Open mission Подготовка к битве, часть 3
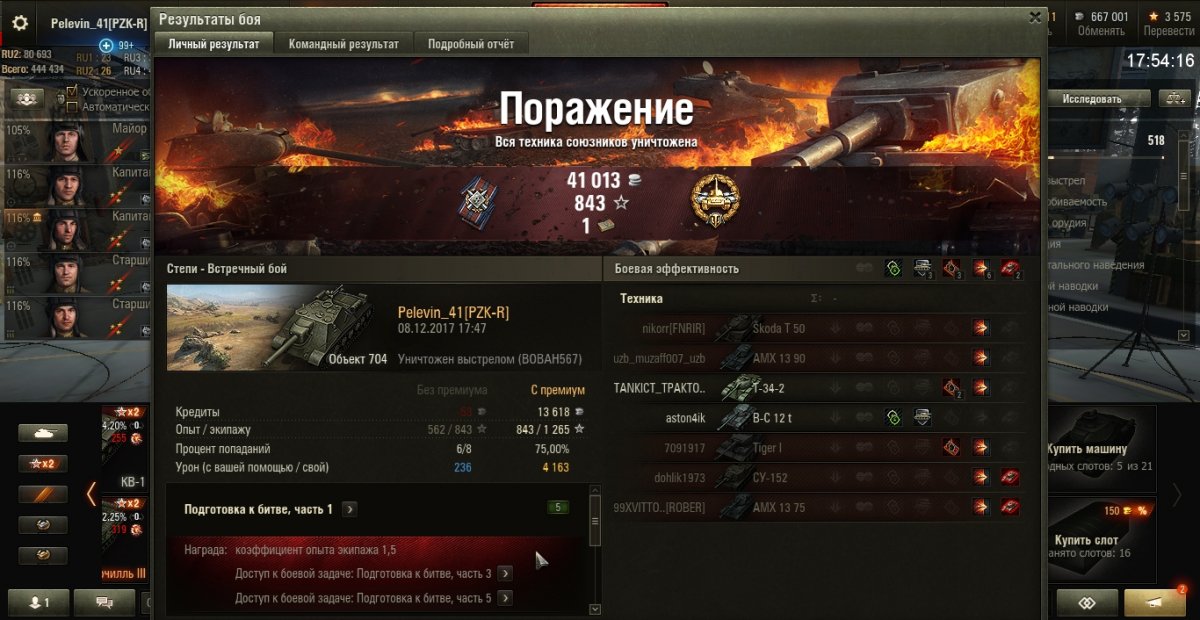1200x620 pixels. [x=505, y=573]
